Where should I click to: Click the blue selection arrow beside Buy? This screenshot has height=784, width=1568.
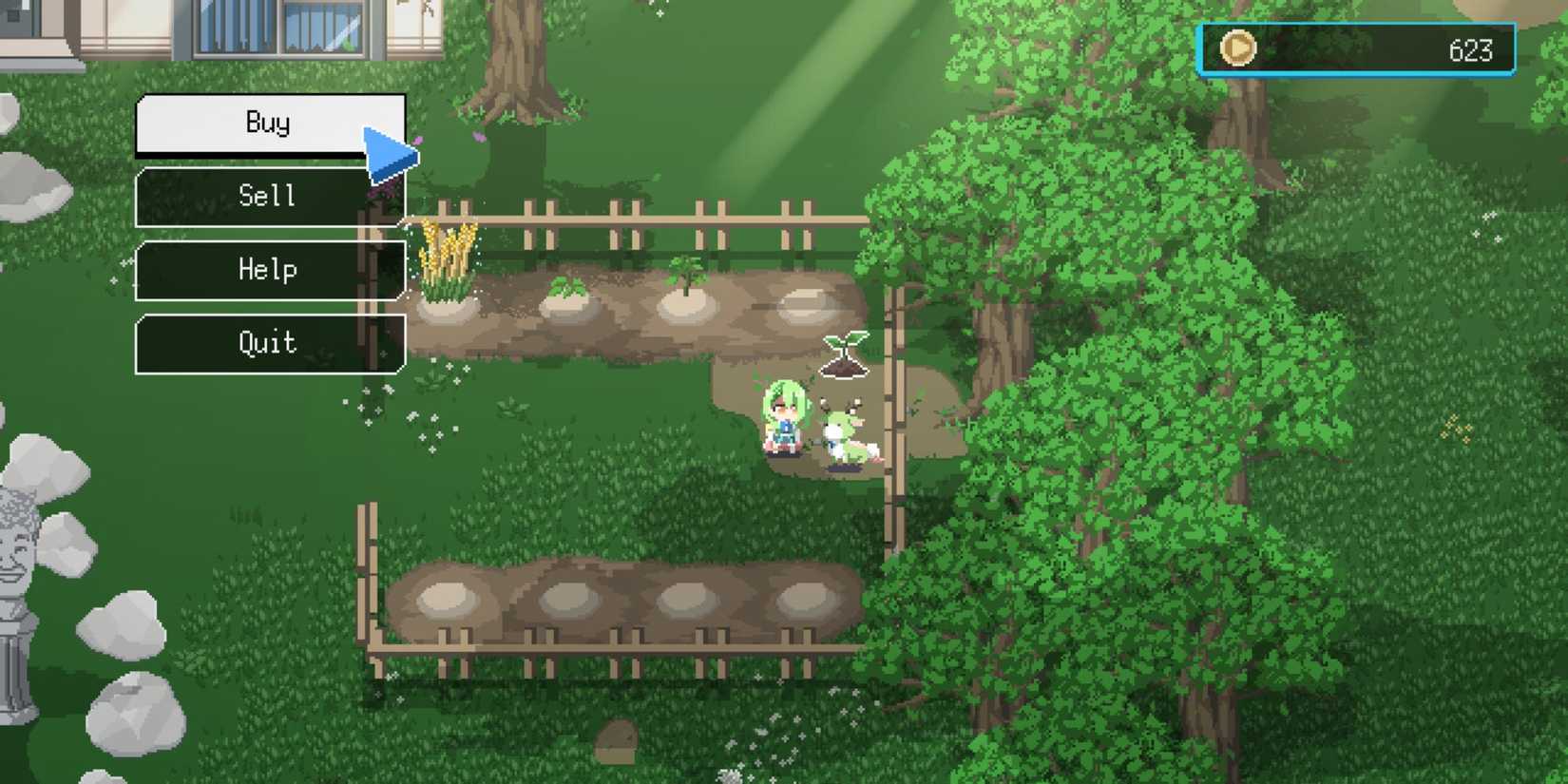tap(387, 149)
